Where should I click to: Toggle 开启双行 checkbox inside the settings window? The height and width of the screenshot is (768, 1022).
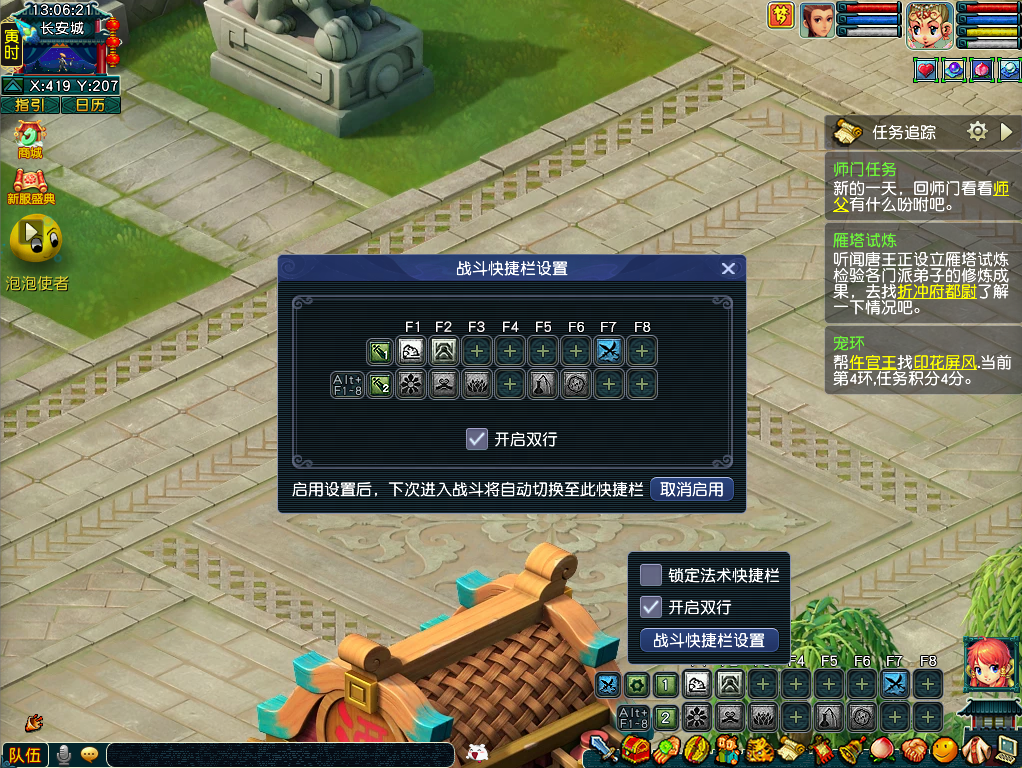[477, 438]
